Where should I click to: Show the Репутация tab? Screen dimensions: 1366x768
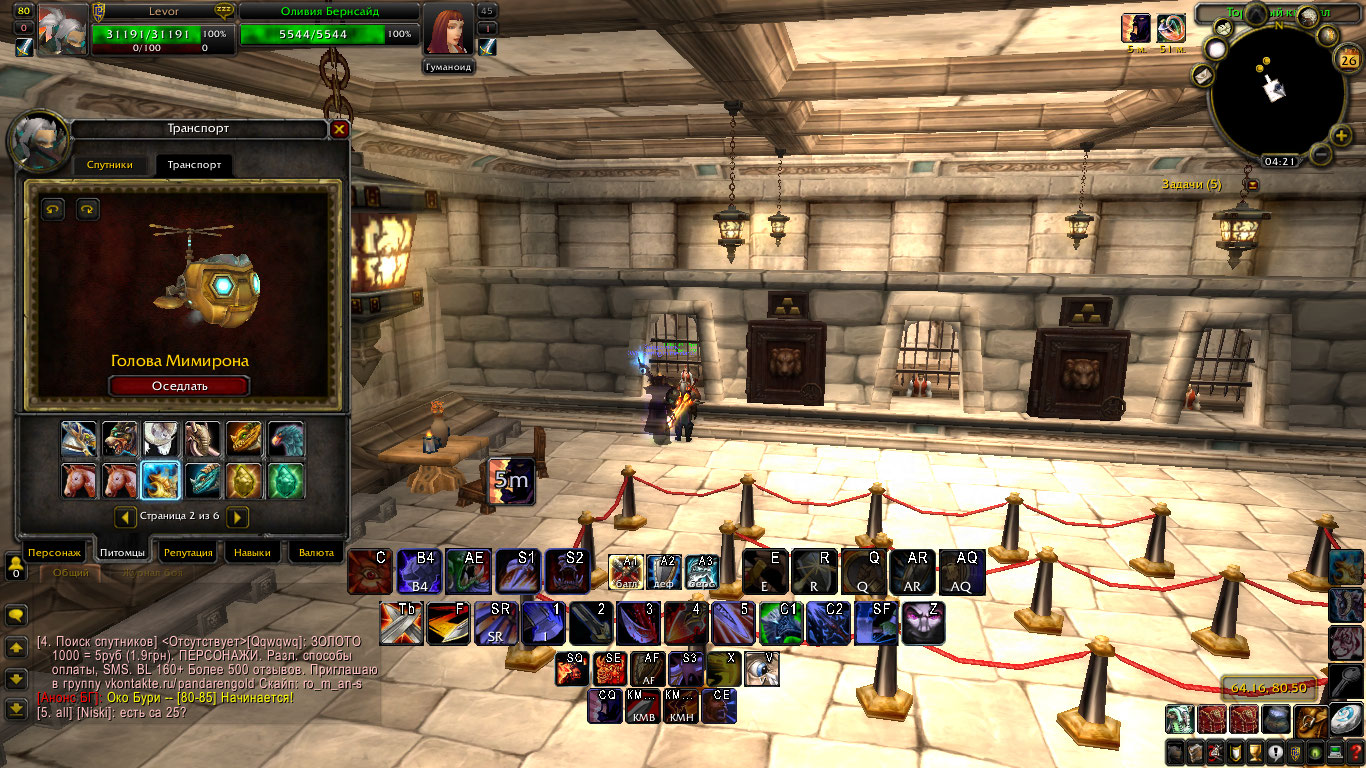[188, 553]
